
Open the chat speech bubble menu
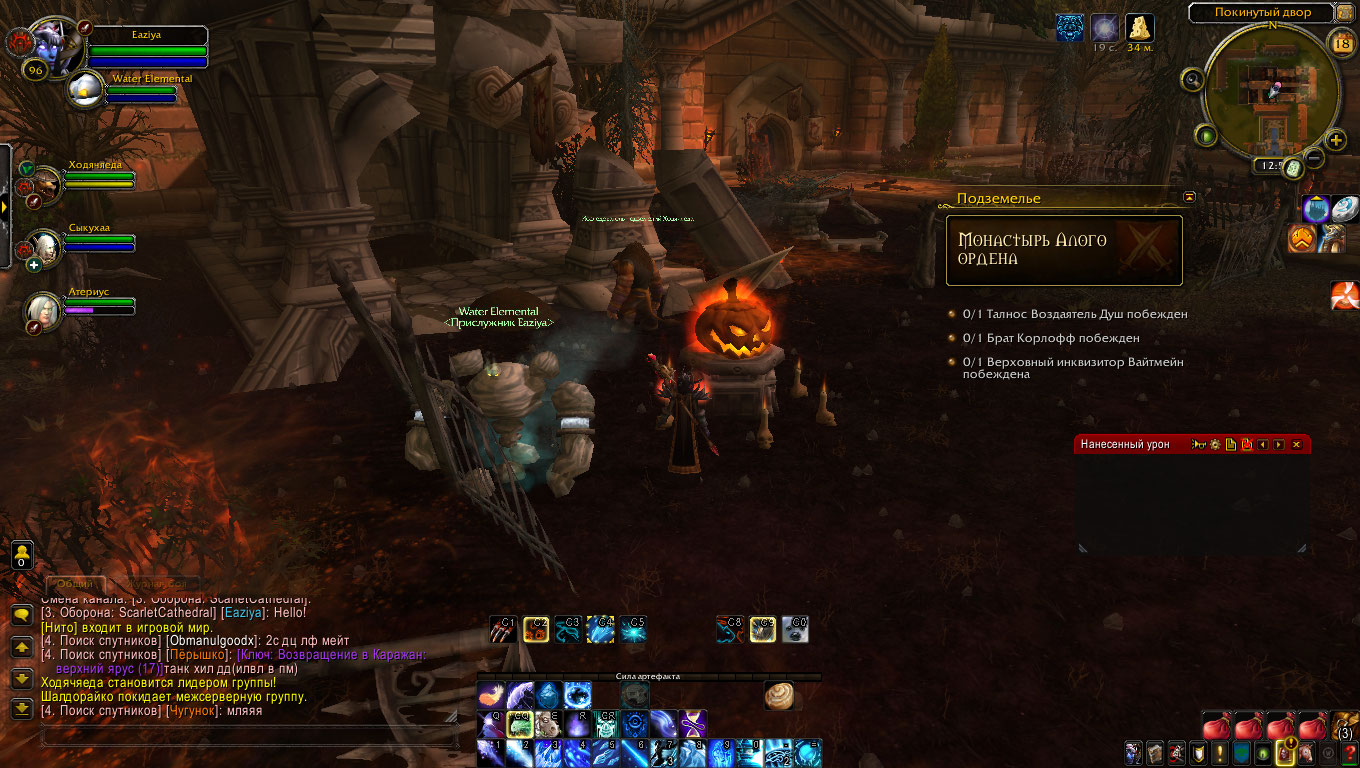(x=20, y=616)
